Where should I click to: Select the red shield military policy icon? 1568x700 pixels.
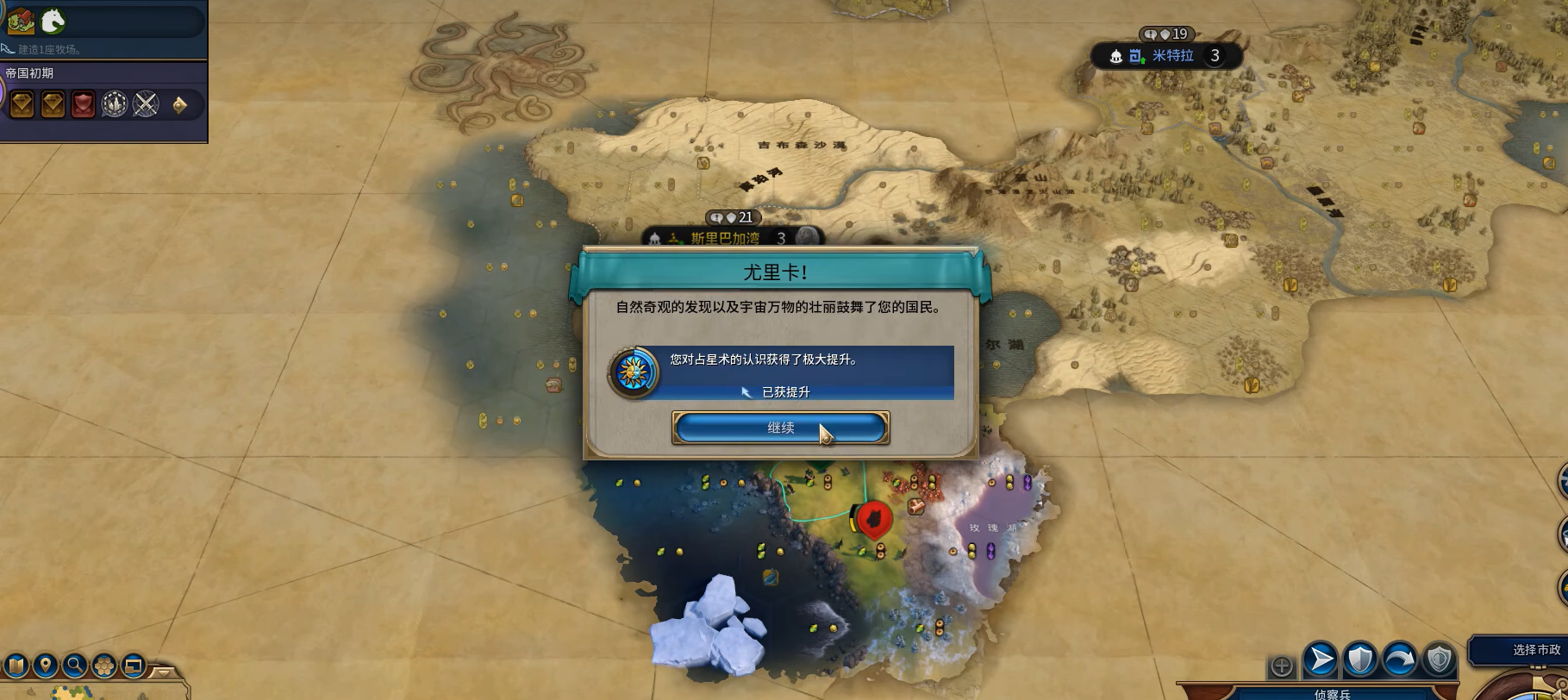pos(83,105)
